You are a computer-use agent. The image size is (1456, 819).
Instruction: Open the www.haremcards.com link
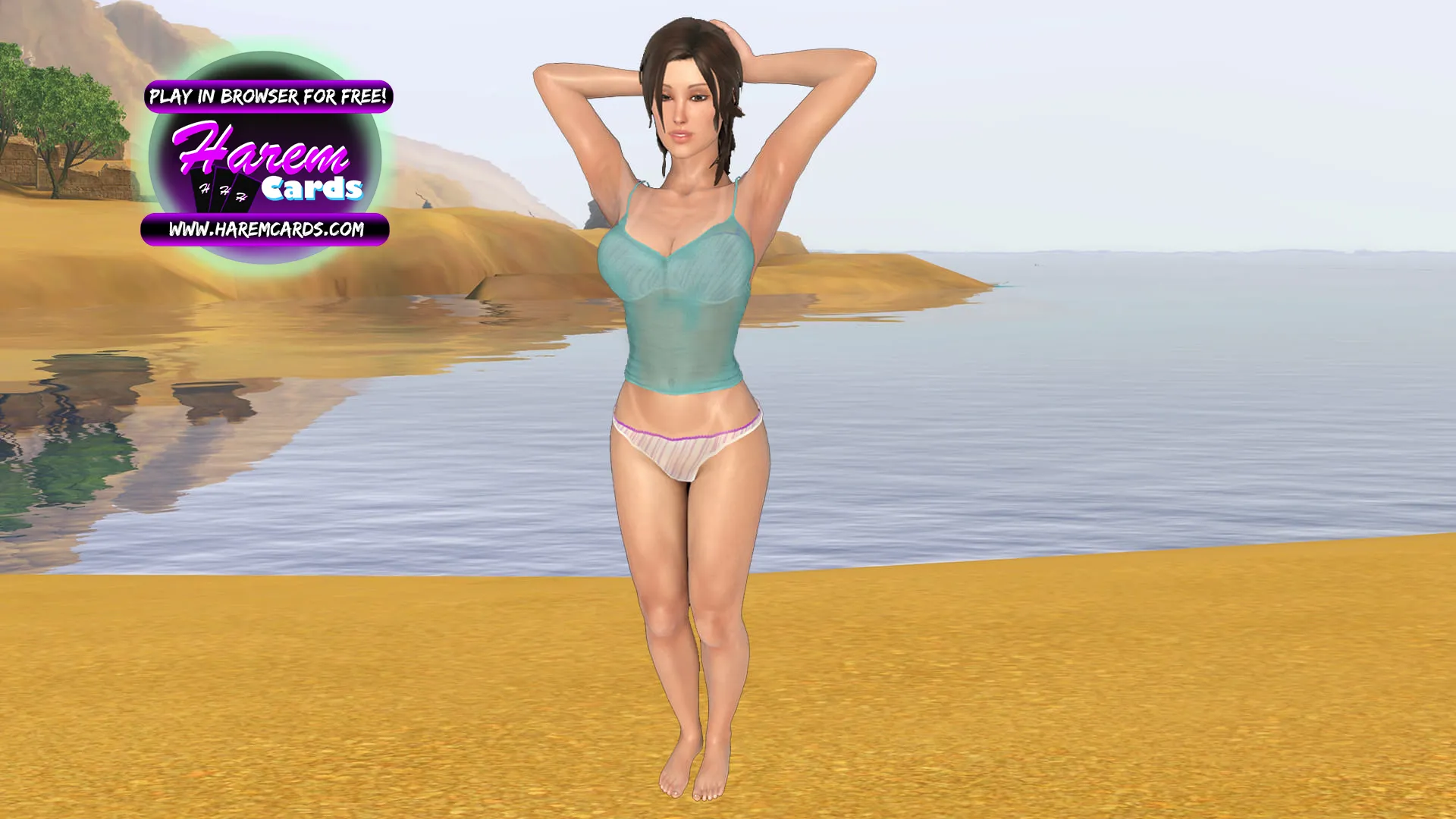265,229
